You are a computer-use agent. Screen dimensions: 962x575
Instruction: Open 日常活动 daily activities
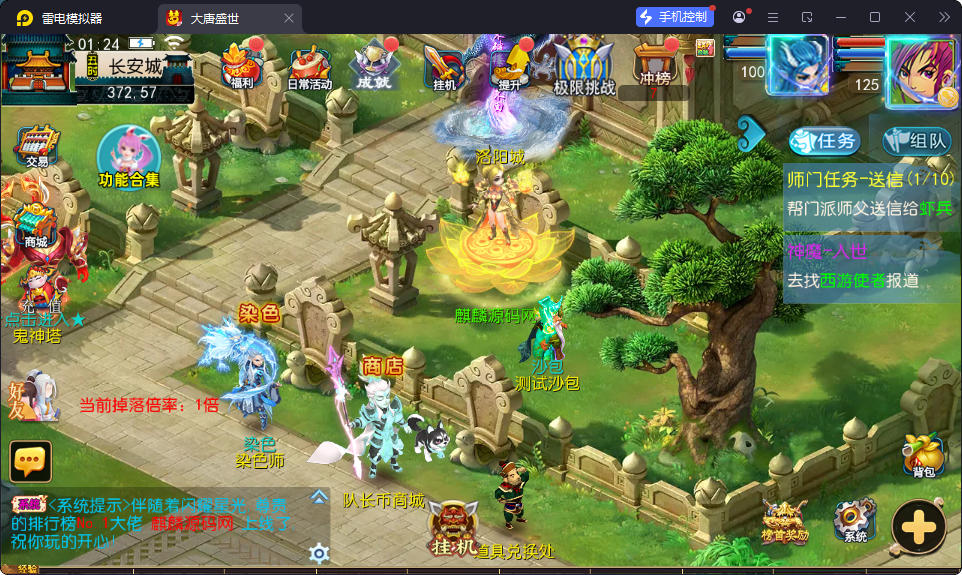point(309,66)
